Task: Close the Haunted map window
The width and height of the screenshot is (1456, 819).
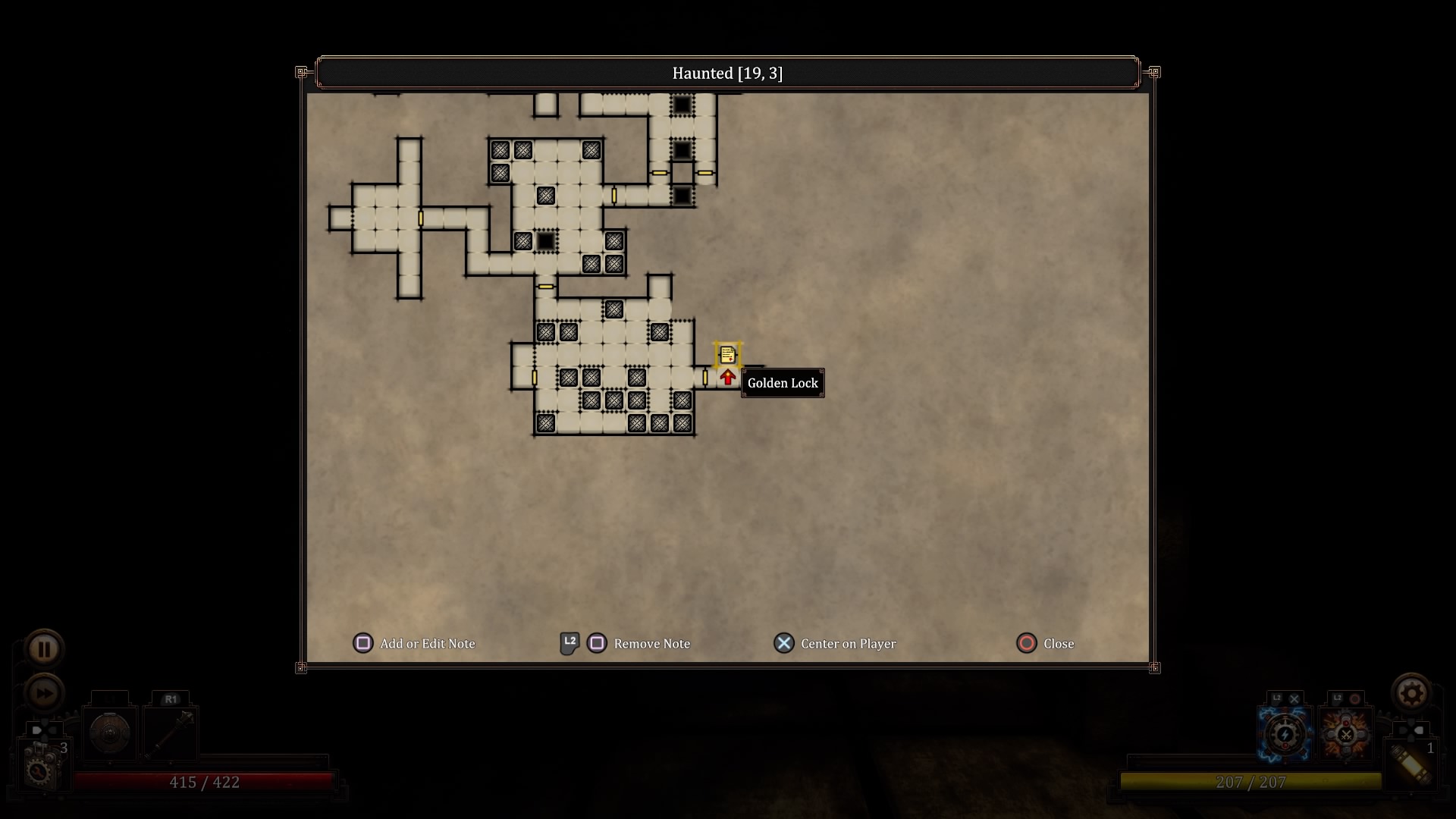Action: pyautogui.click(x=1045, y=644)
